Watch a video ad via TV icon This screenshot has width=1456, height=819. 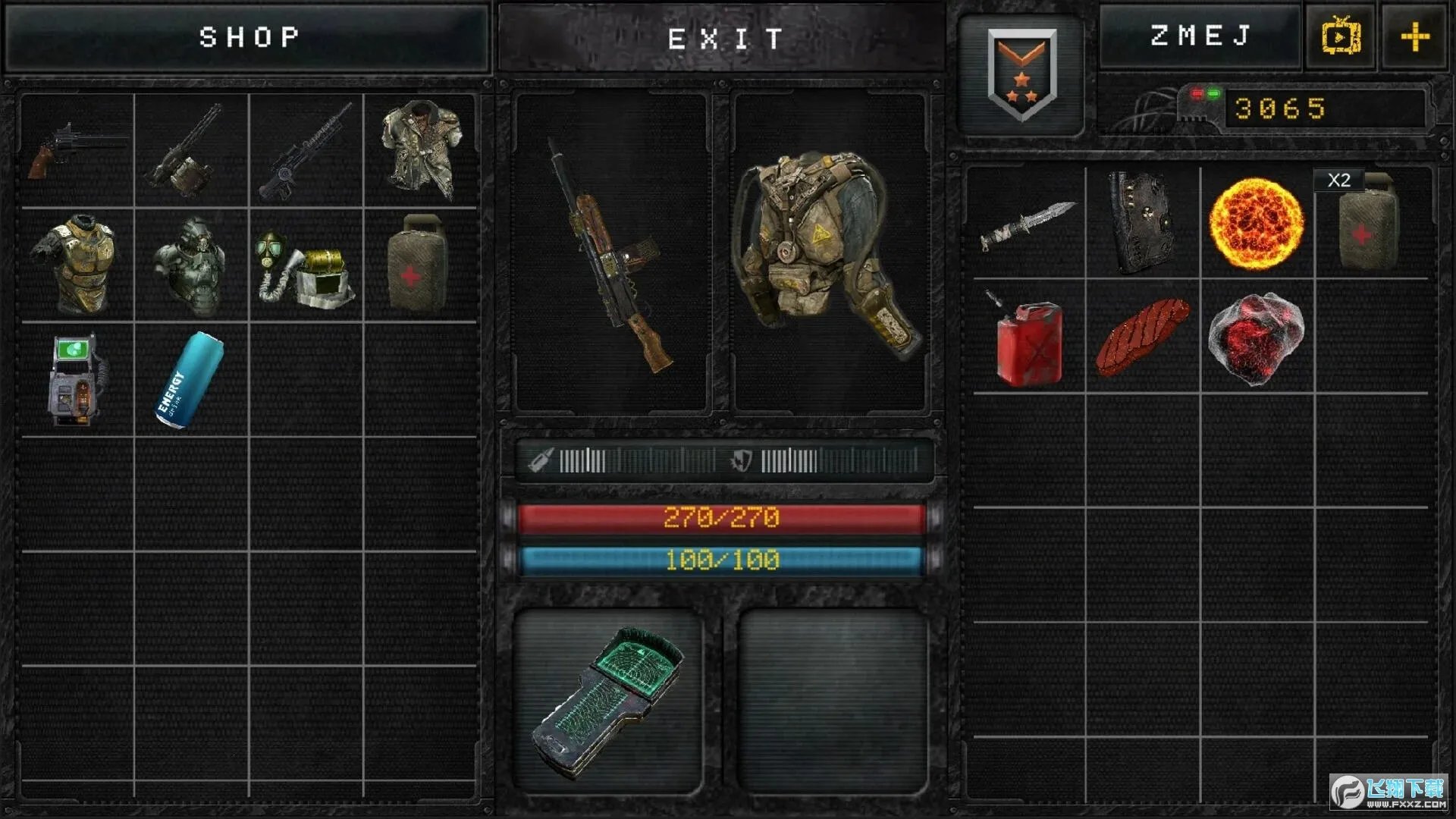[x=1340, y=36]
